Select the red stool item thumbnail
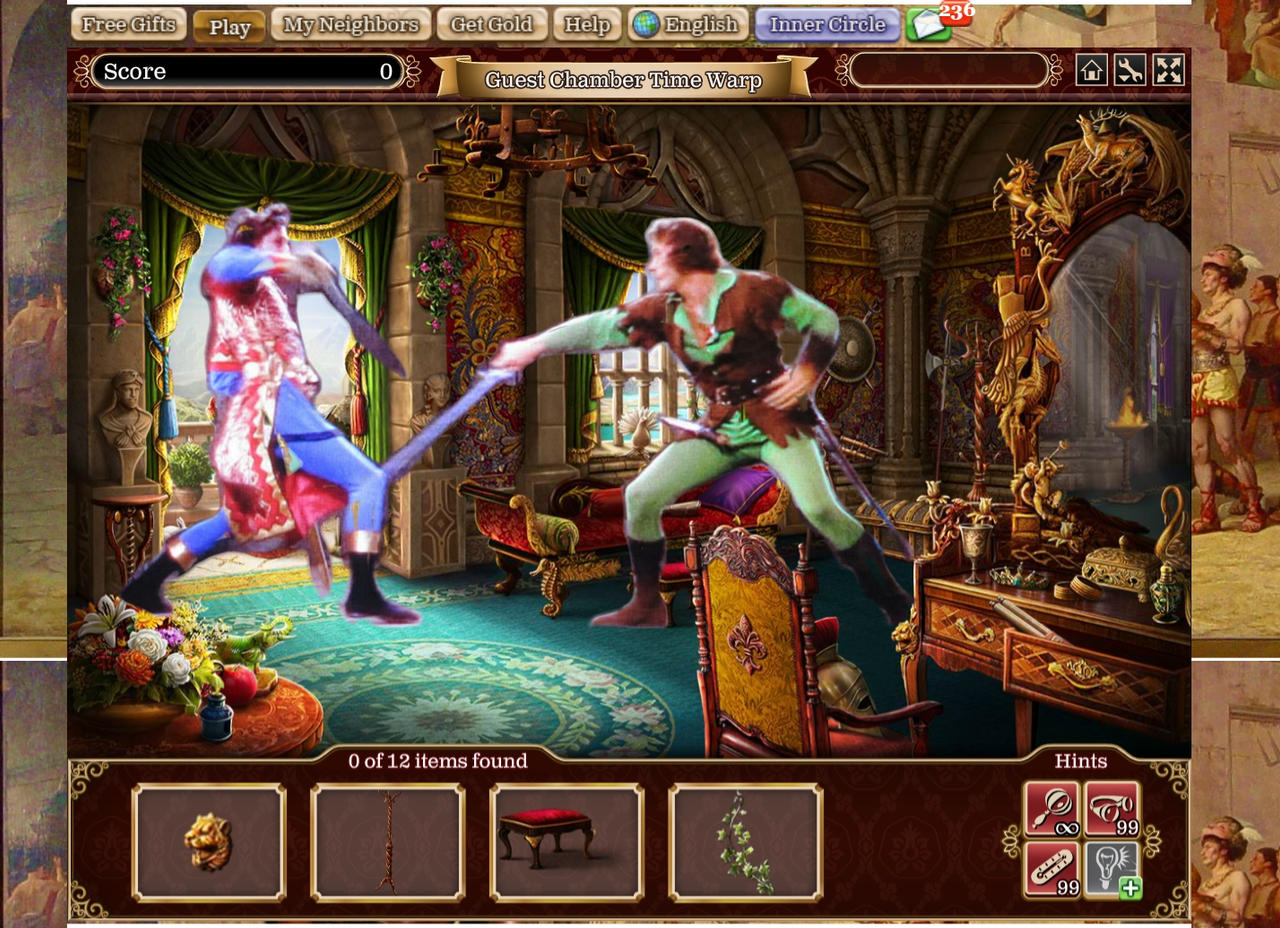1280x928 pixels. (567, 841)
